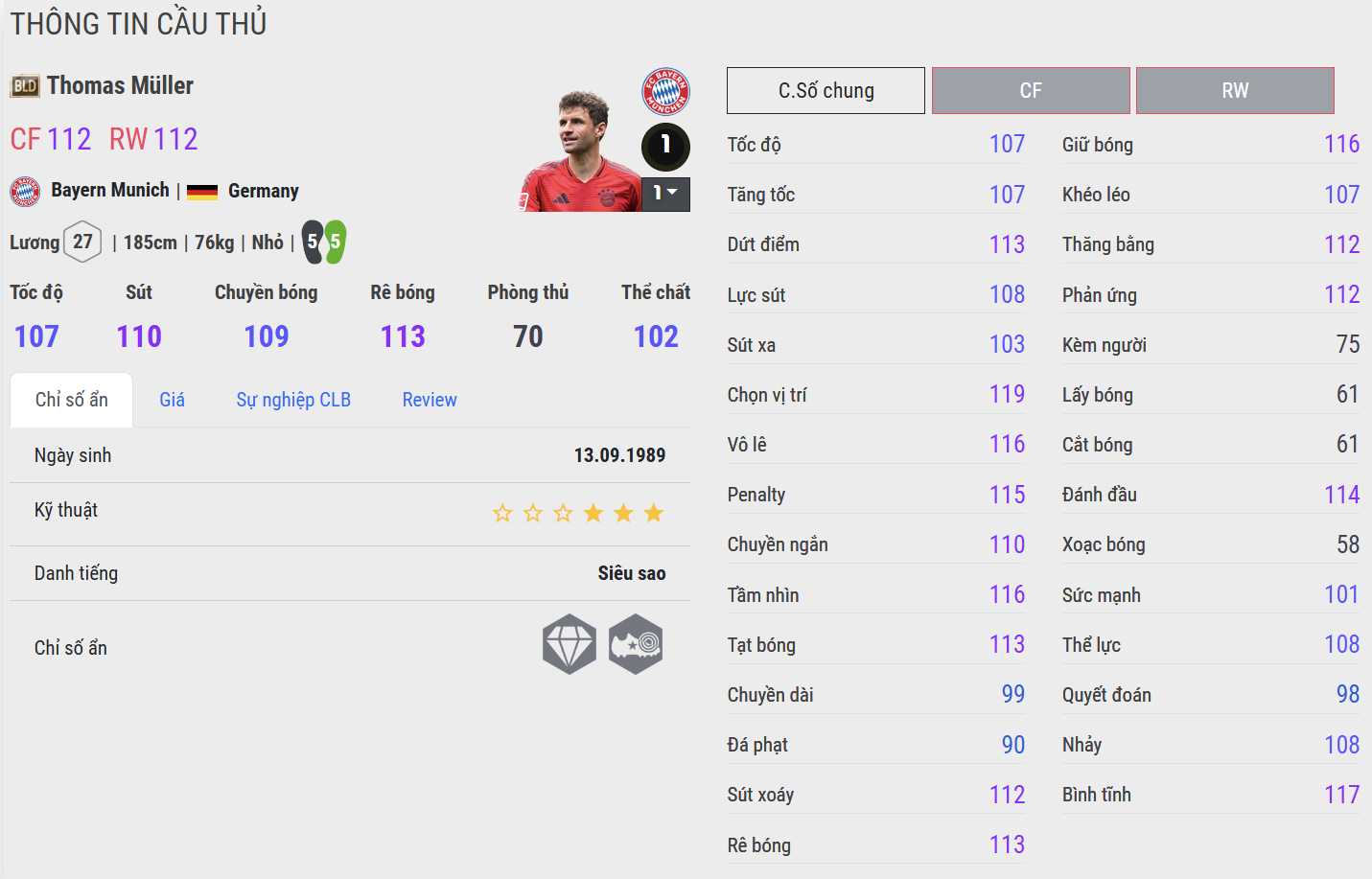Screen dimensions: 1372x879
Task: Show the RW position stats tab
Action: tap(1235, 91)
